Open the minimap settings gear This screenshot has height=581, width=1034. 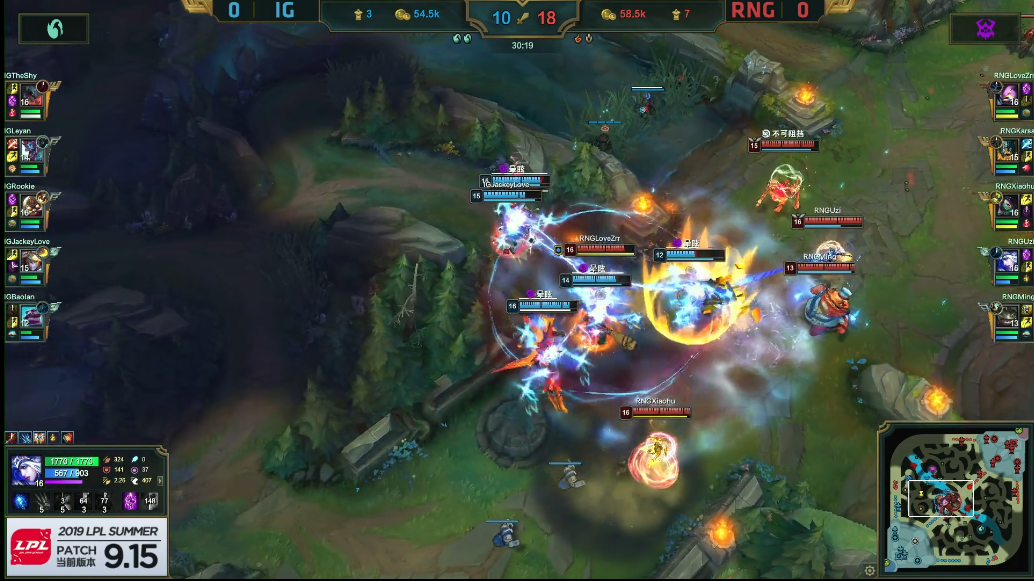click(x=870, y=570)
